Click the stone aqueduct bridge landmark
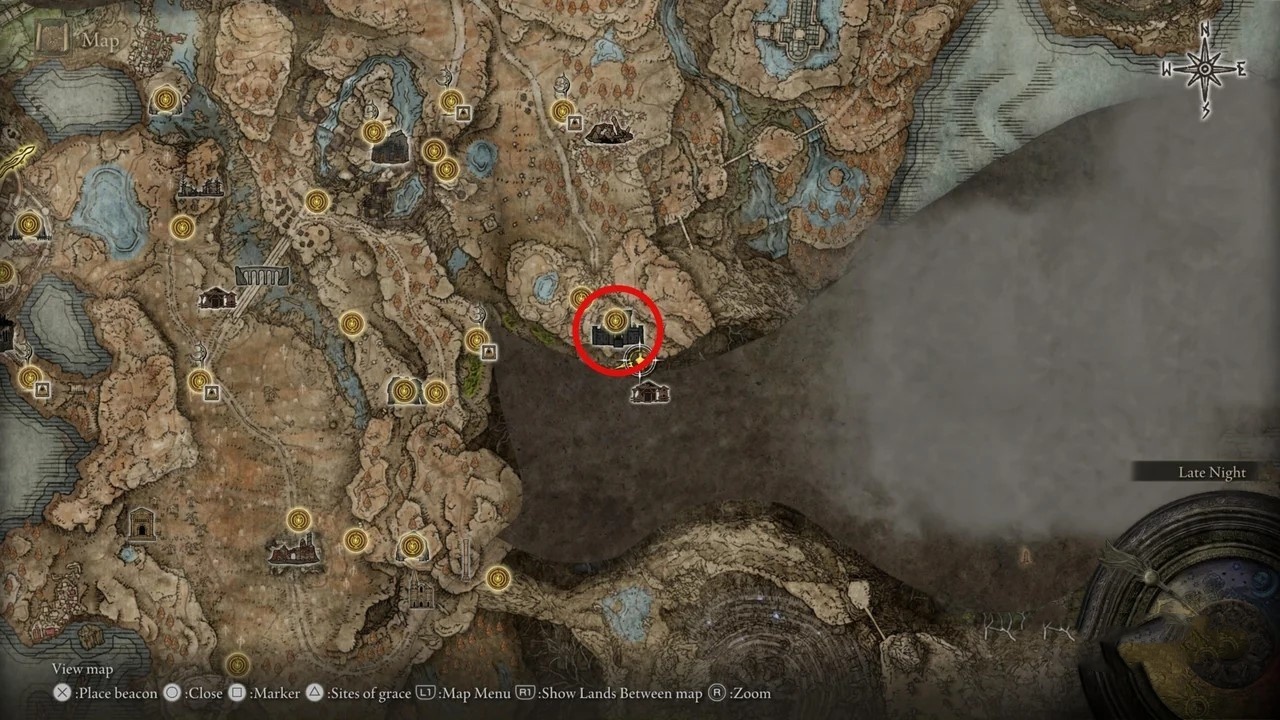This screenshot has height=720, width=1280. coord(262,274)
